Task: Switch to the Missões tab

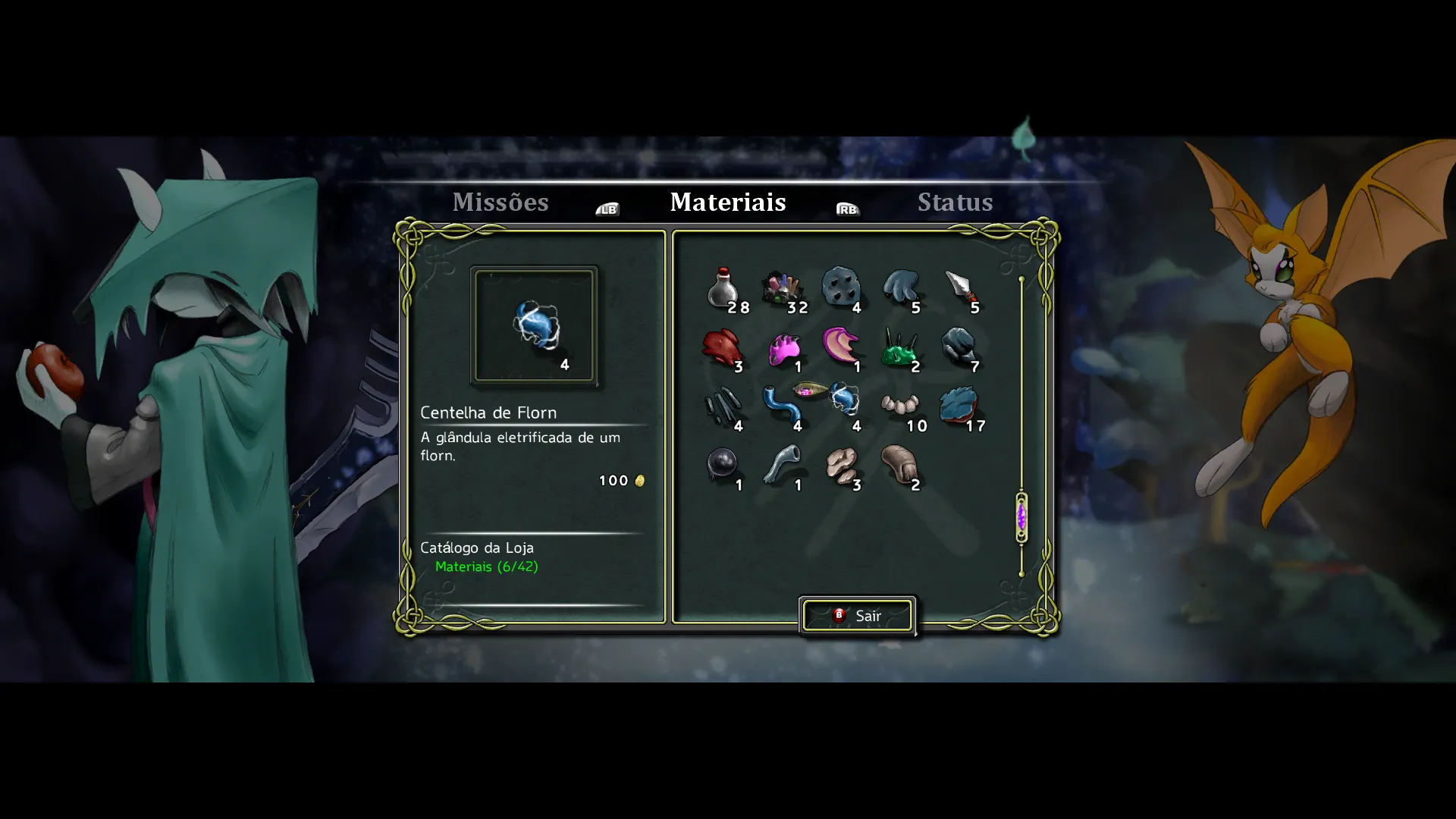Action: pyautogui.click(x=500, y=202)
